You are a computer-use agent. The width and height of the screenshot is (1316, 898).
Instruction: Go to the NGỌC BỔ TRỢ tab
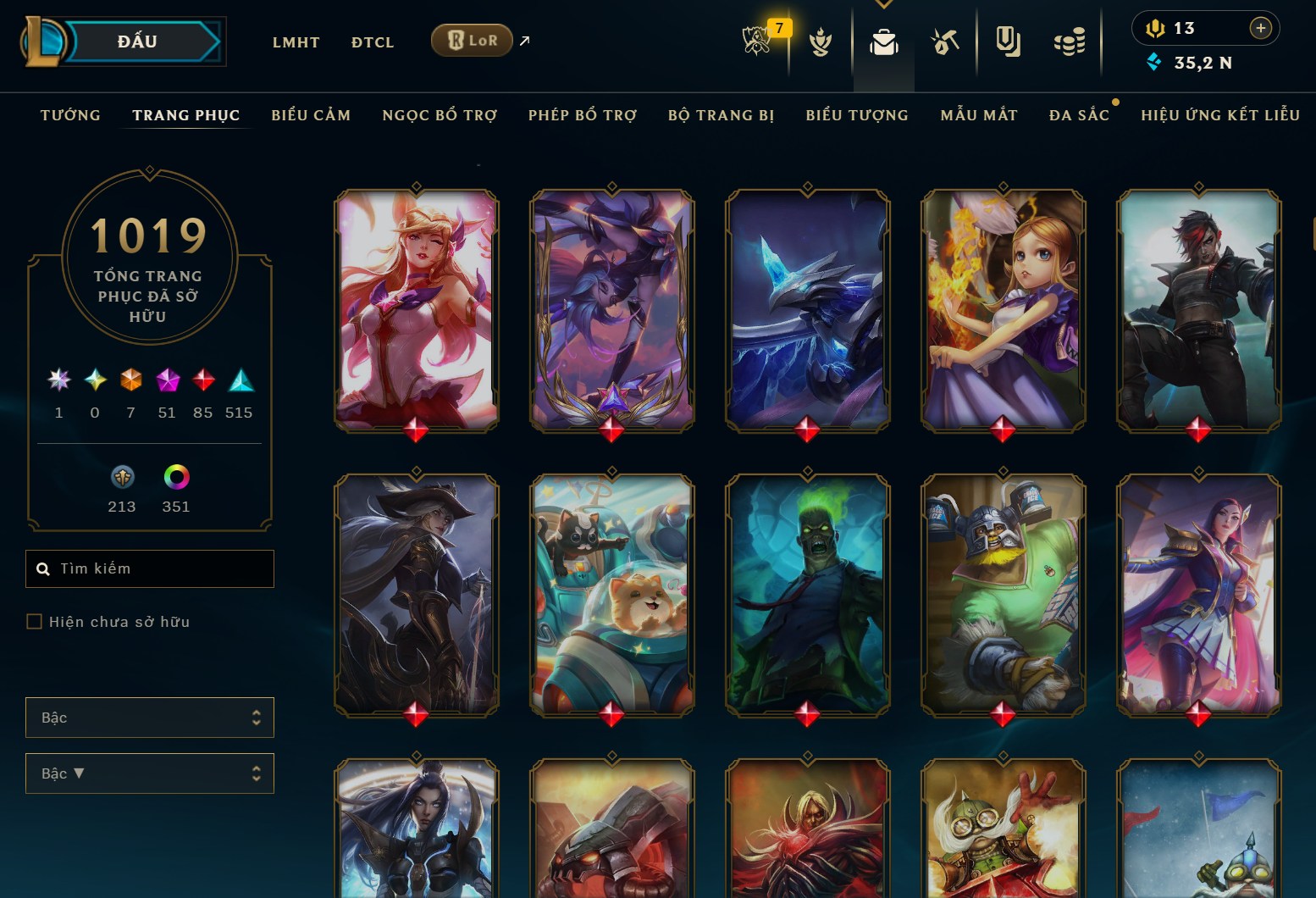pos(440,115)
